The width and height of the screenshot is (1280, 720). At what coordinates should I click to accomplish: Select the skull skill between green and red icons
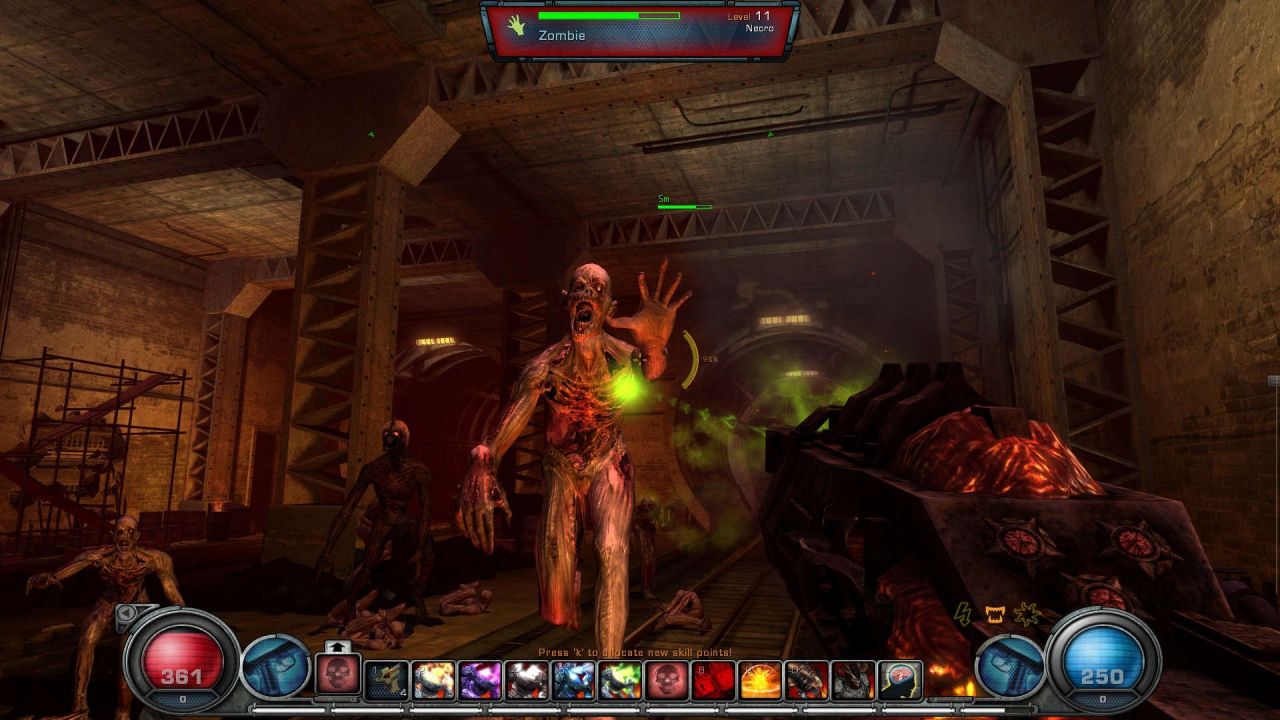coord(667,680)
